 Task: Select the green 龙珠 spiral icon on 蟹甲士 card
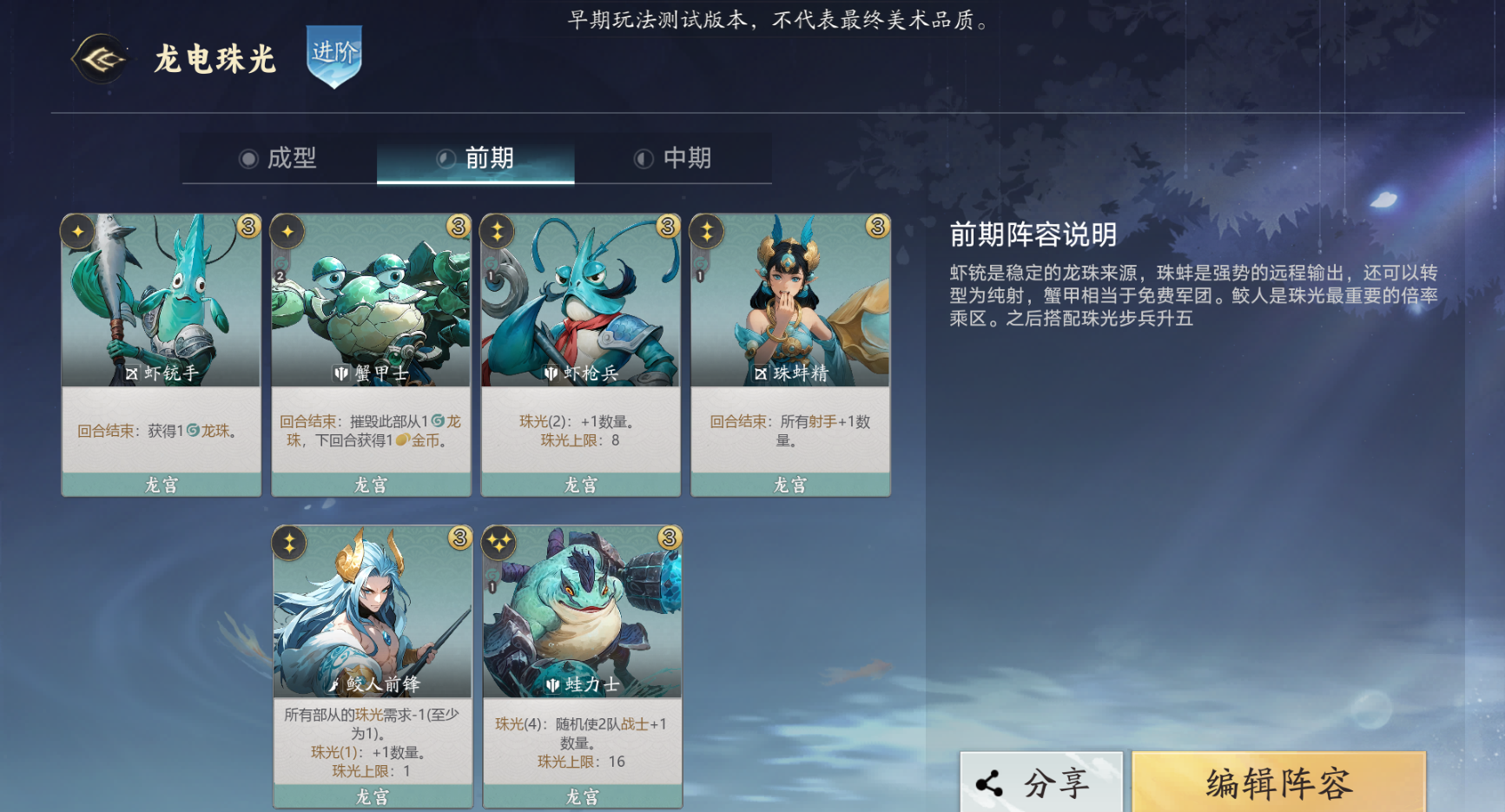coord(439,419)
